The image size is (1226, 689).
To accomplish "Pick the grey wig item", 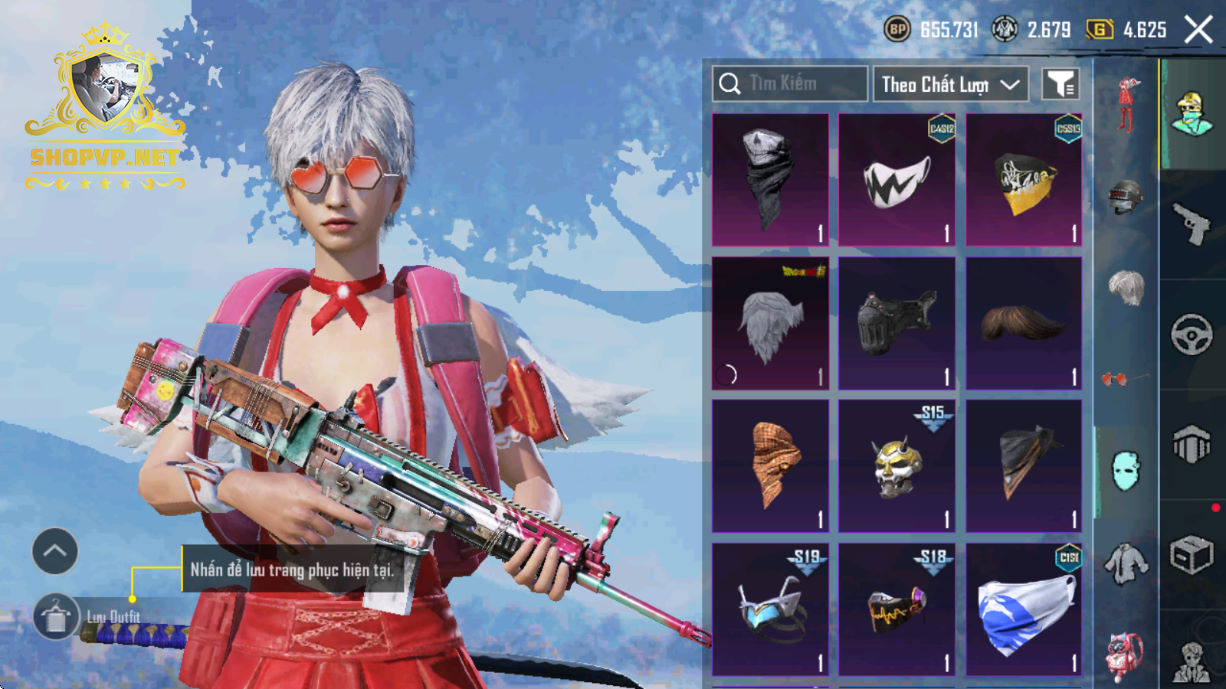I will (x=770, y=324).
